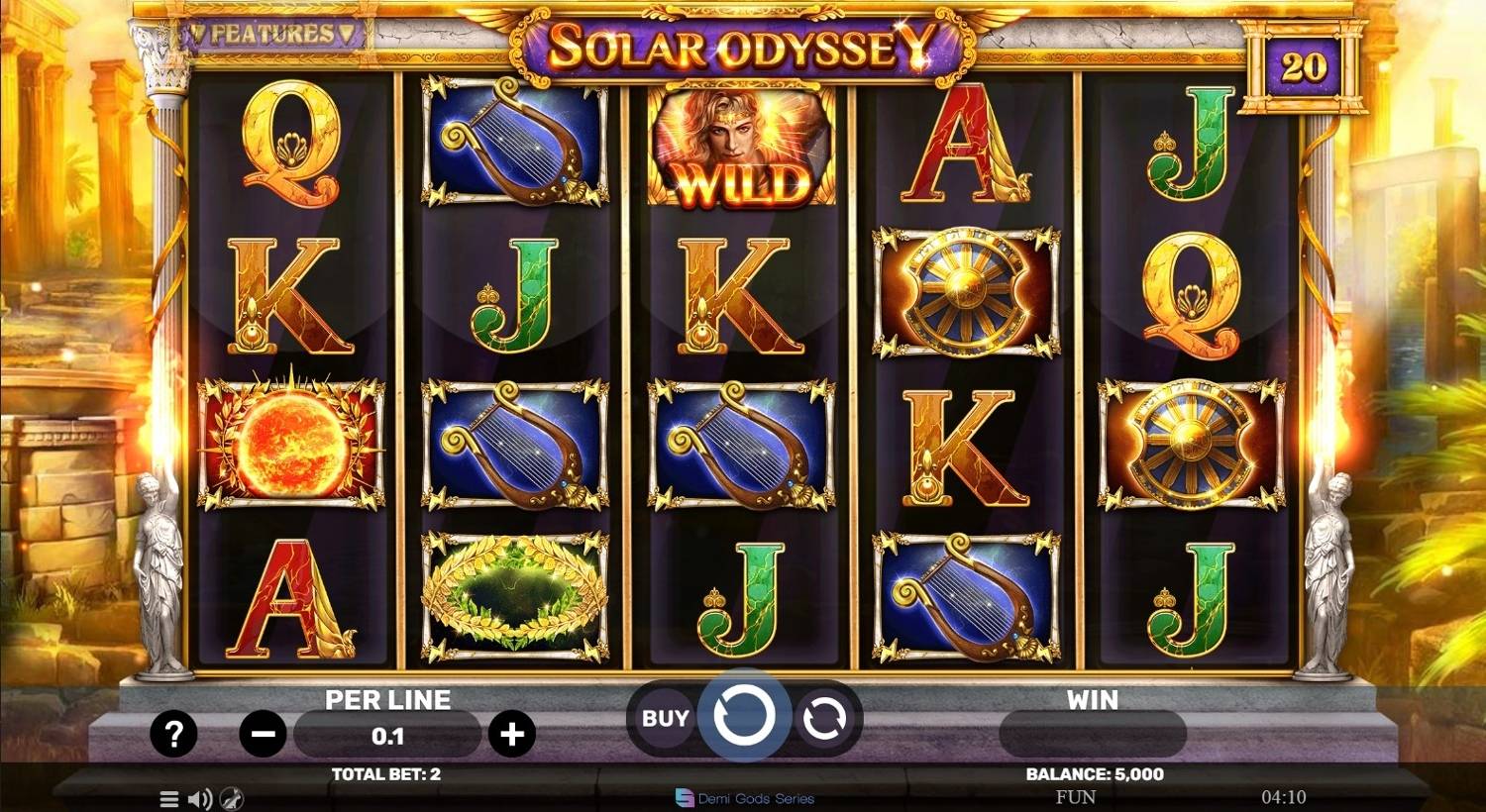Activate the autoplay arrows button
1486x812 pixels.
(x=823, y=718)
